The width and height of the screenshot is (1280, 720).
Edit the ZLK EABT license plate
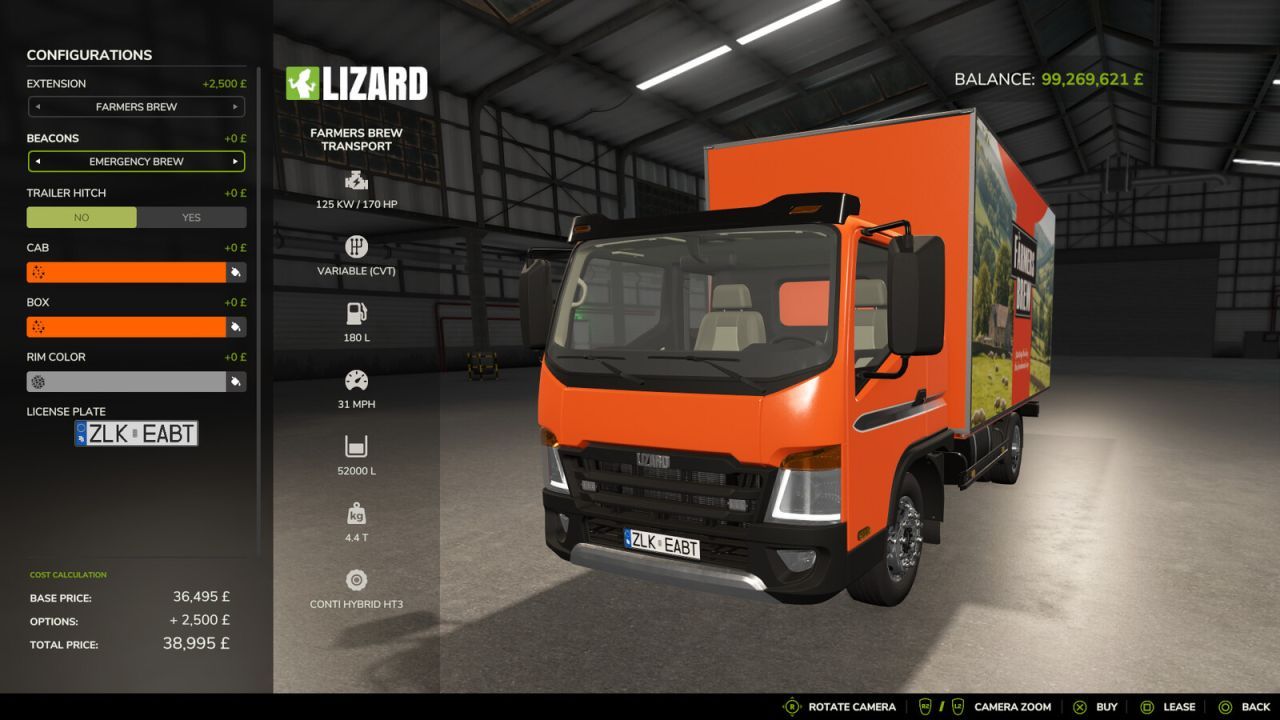[x=136, y=433]
